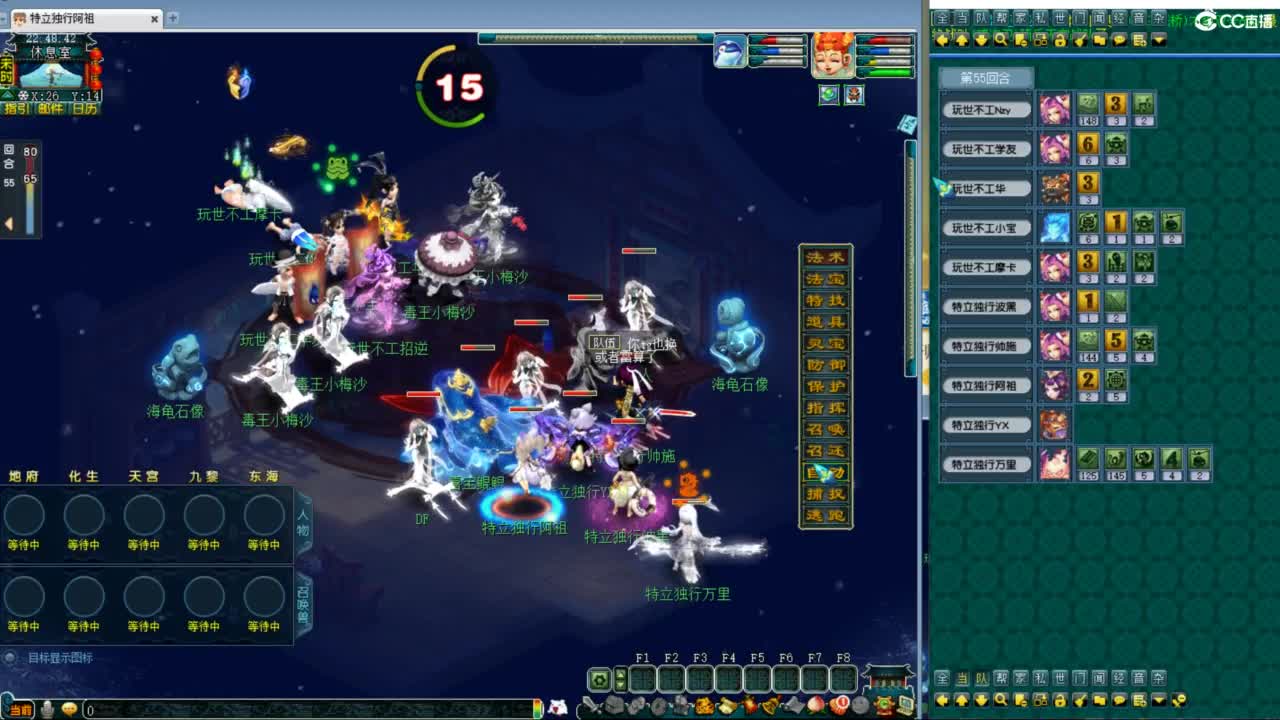Open quick-bar settings via the green gear icon
Viewport: 1280px width, 720px height.
(x=597, y=682)
